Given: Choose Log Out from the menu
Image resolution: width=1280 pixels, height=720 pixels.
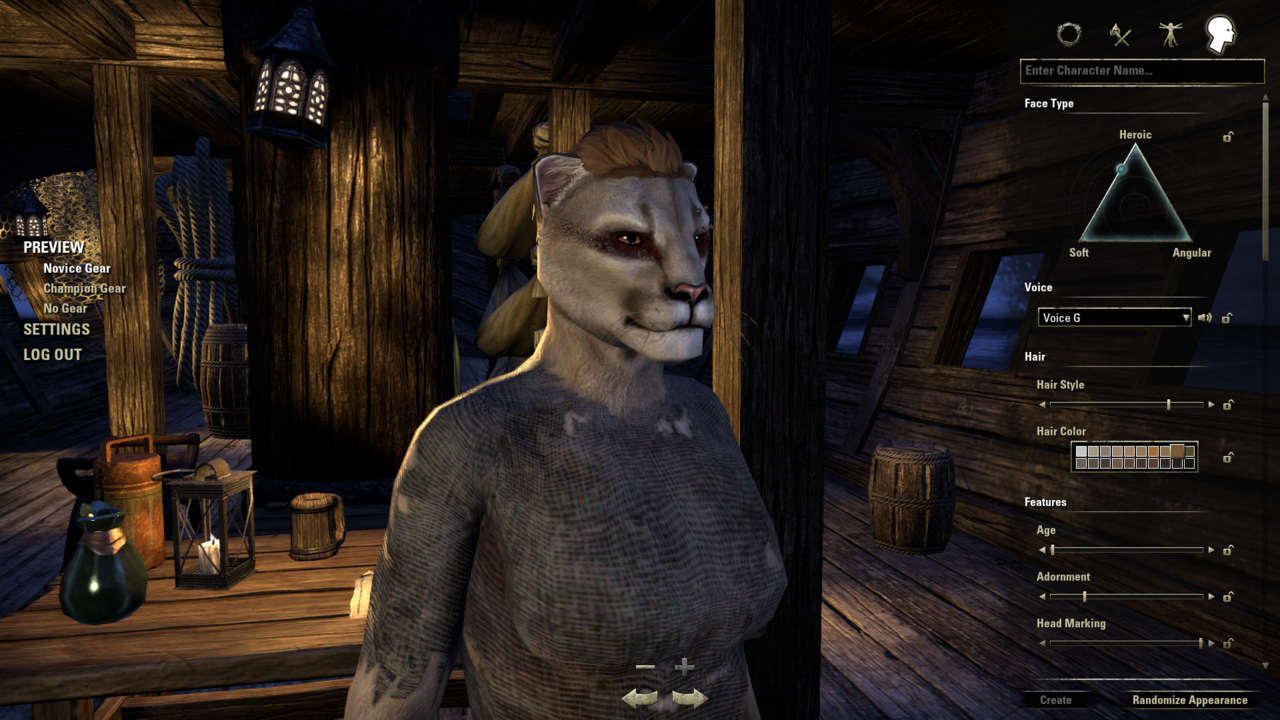Looking at the screenshot, I should pos(53,354).
